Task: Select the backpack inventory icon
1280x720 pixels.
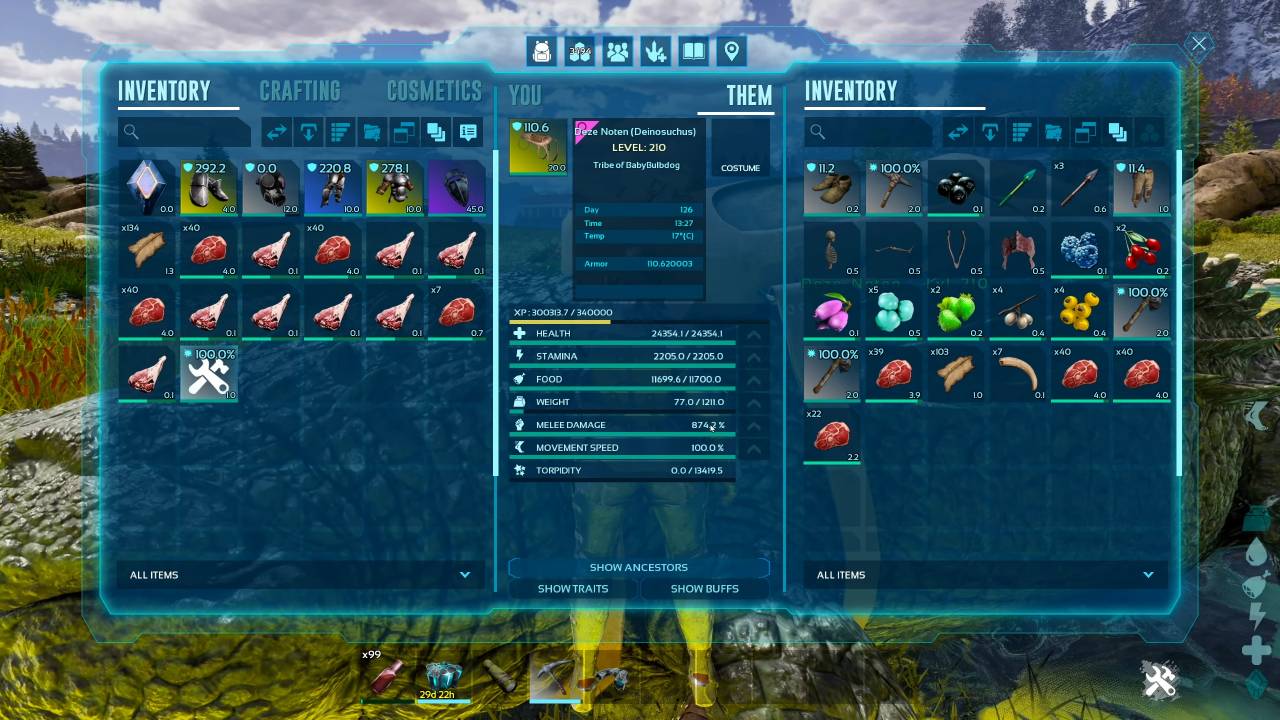Action: pos(541,51)
